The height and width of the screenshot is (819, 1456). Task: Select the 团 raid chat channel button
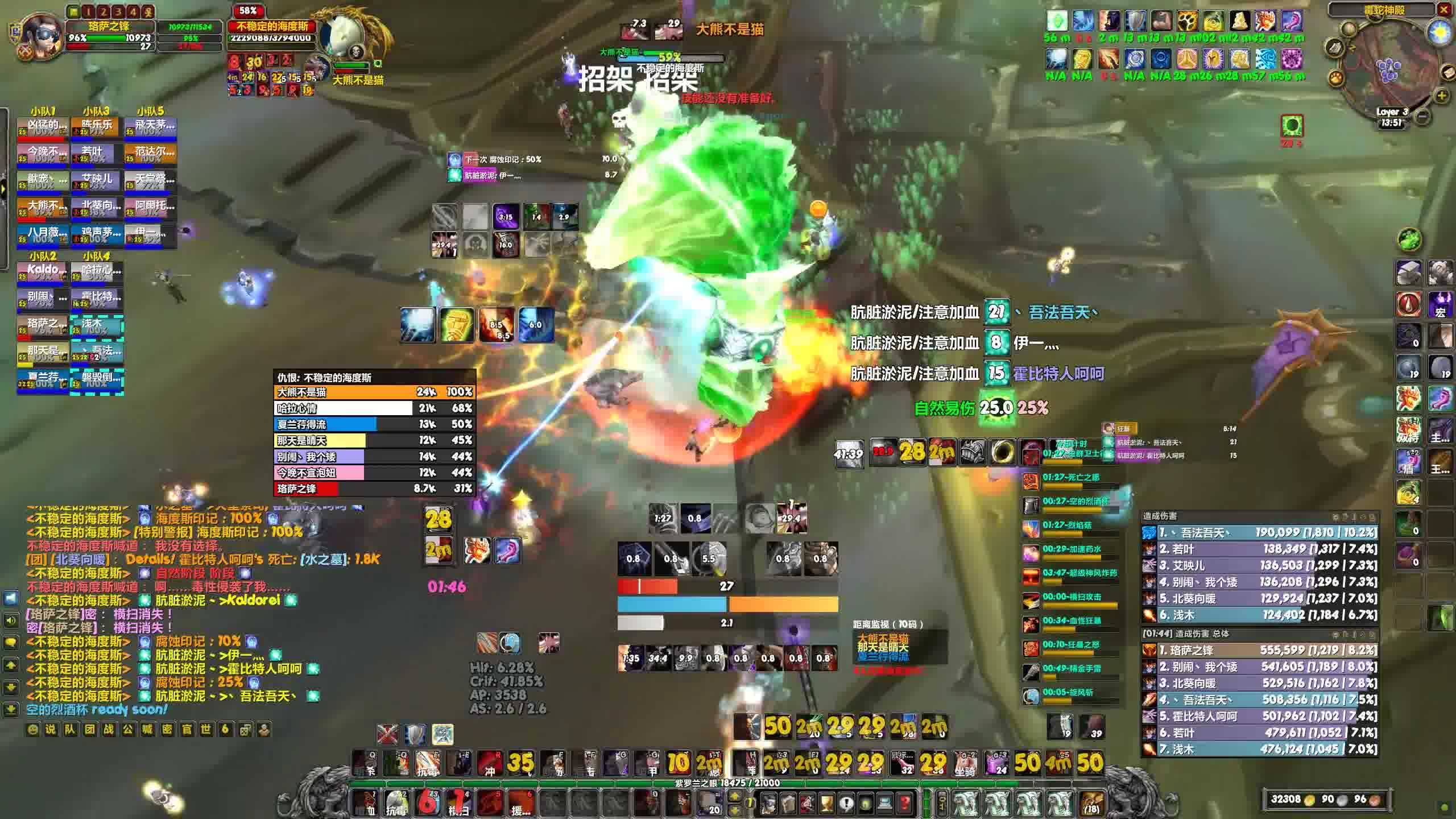click(89, 730)
